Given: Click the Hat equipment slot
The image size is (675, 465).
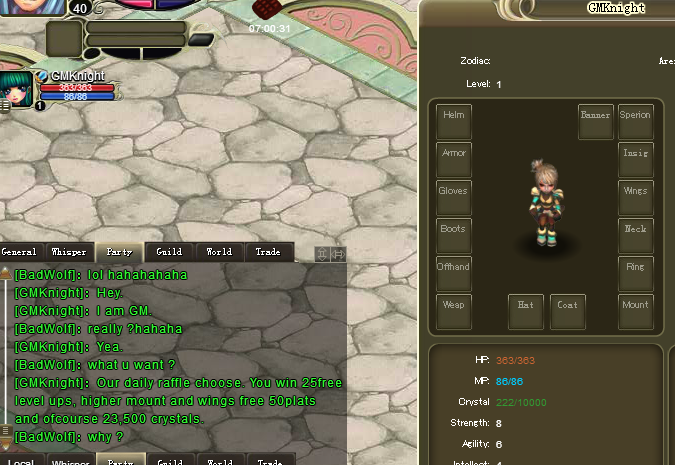Looking at the screenshot, I should [x=526, y=312].
